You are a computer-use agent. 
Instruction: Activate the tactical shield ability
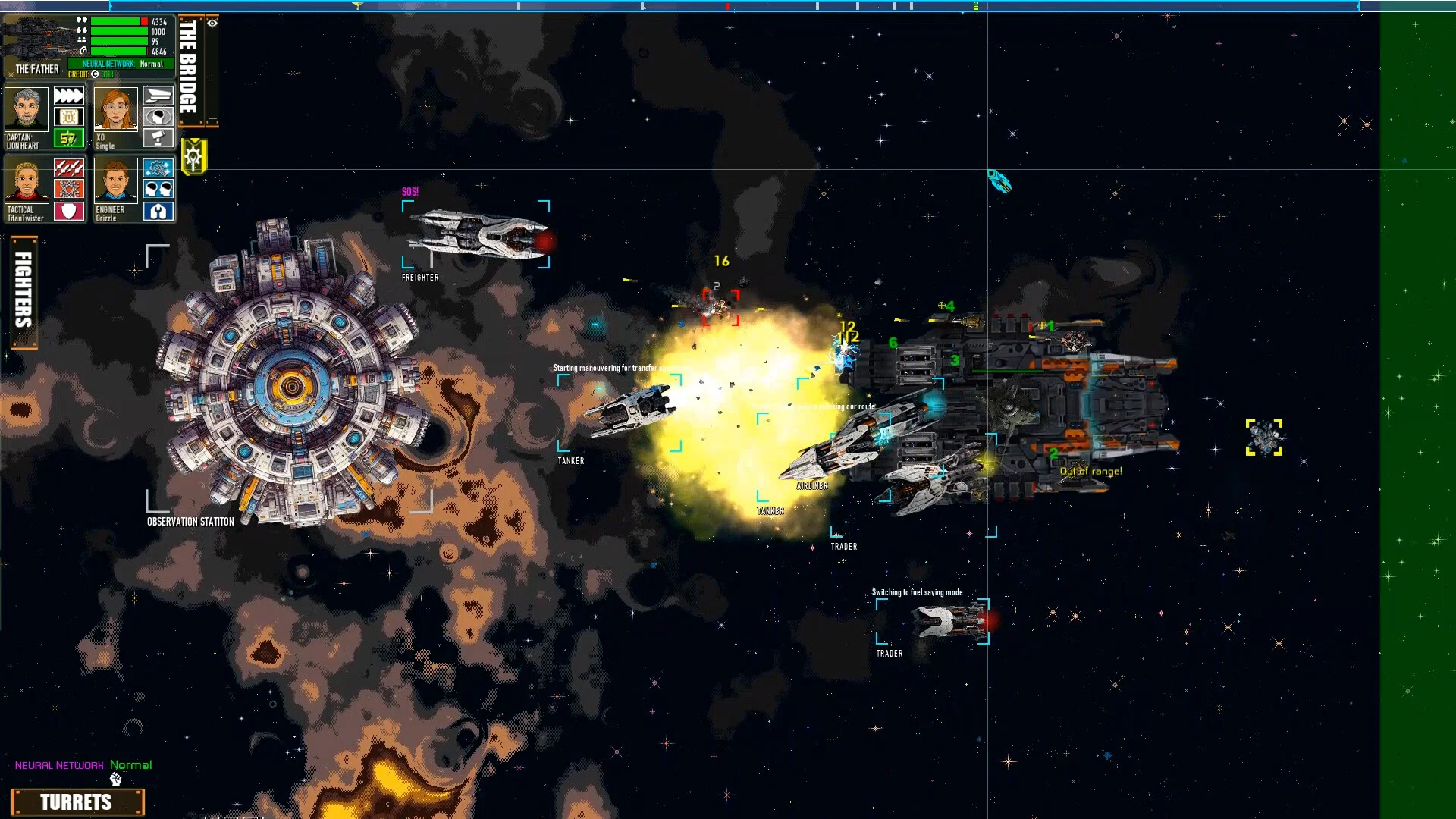(68, 211)
